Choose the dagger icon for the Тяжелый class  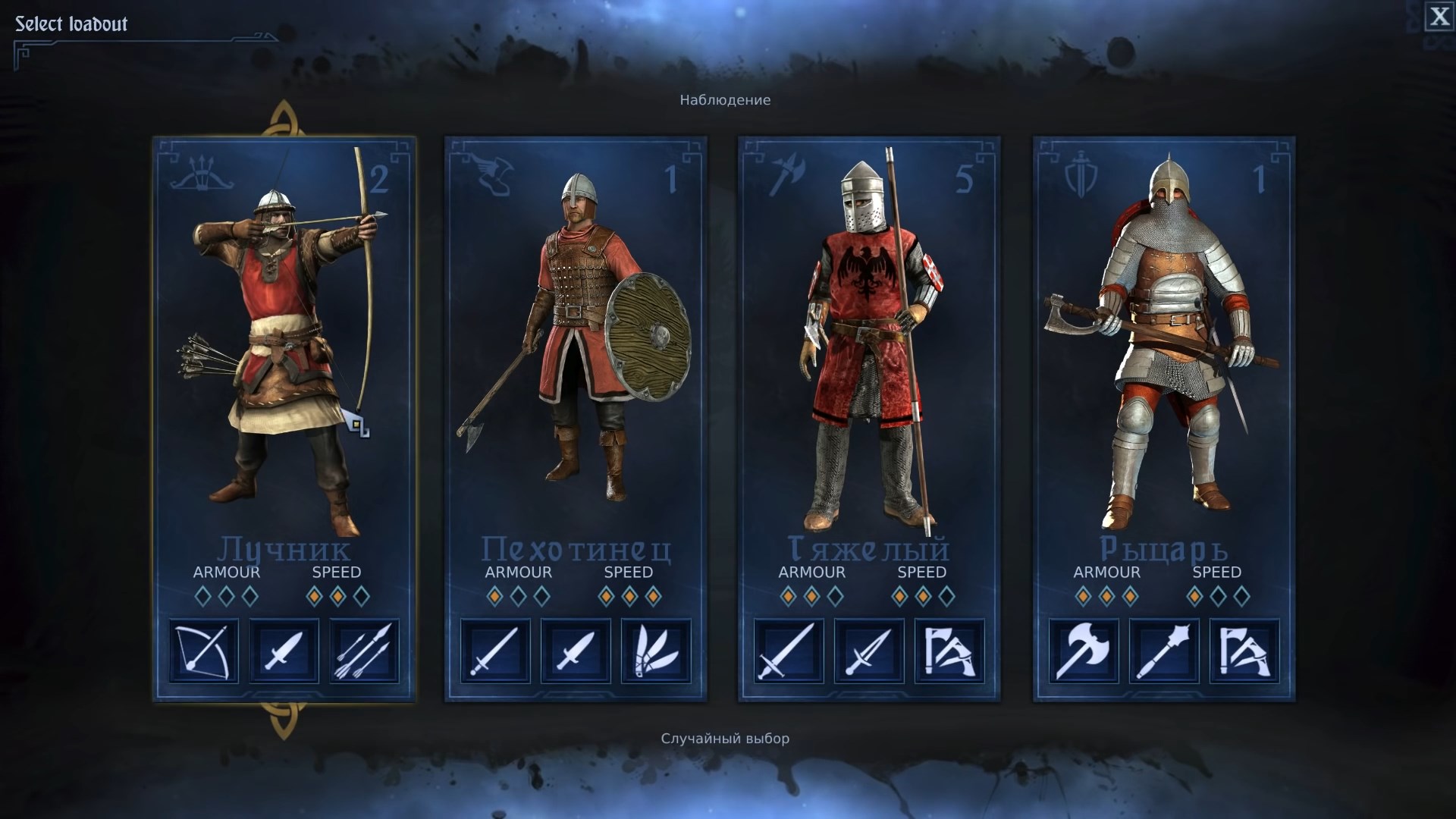click(x=869, y=652)
